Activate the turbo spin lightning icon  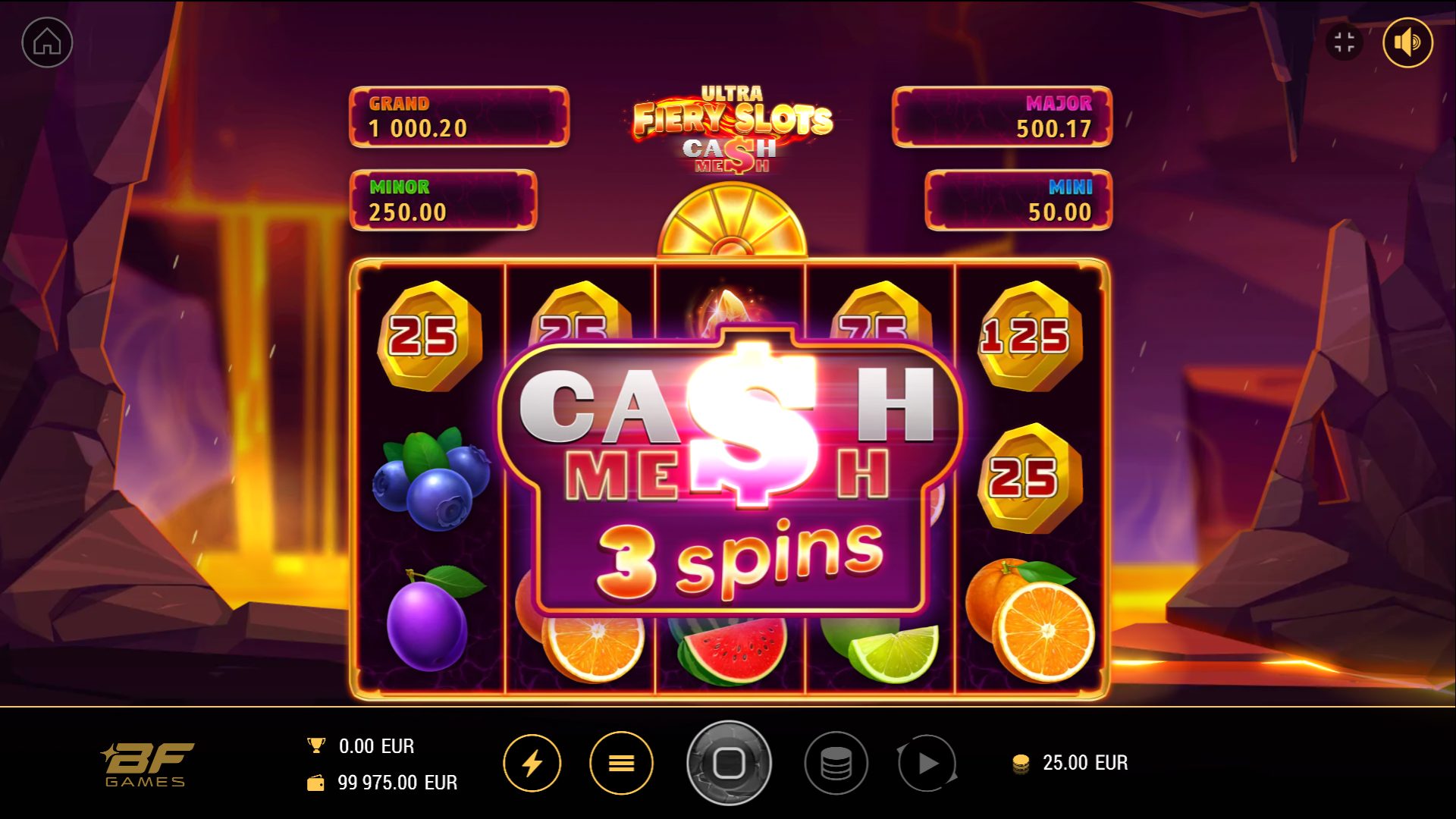533,764
